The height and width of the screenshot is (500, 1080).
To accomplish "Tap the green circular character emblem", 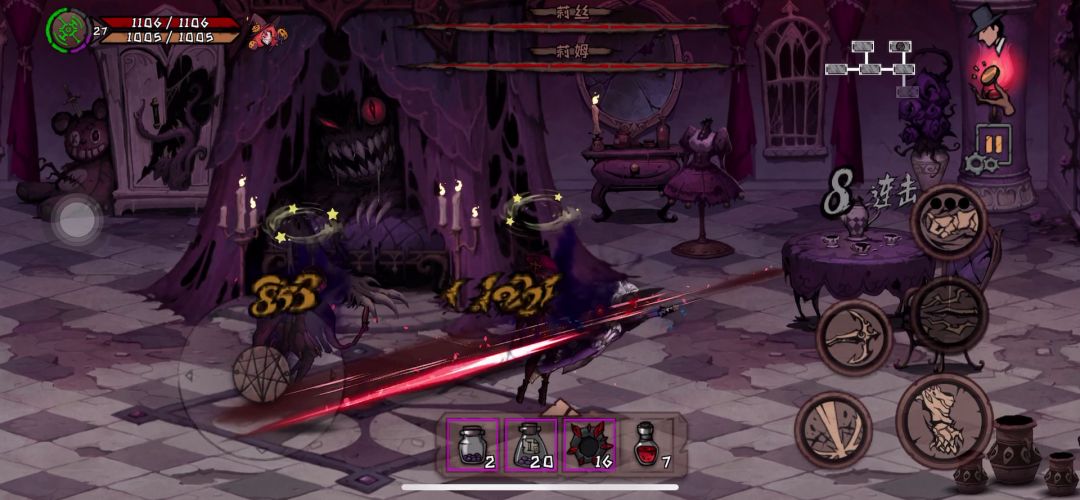I will tap(66, 28).
